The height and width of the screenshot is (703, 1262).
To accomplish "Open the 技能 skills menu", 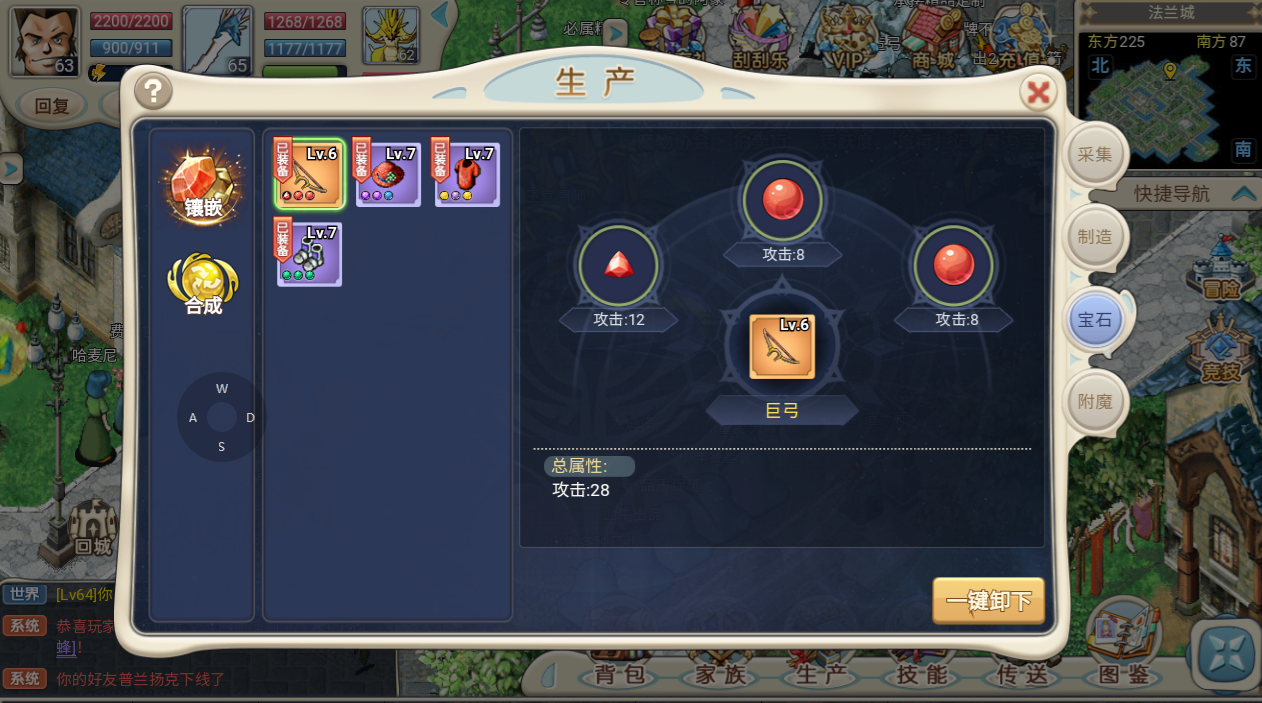I will [921, 675].
